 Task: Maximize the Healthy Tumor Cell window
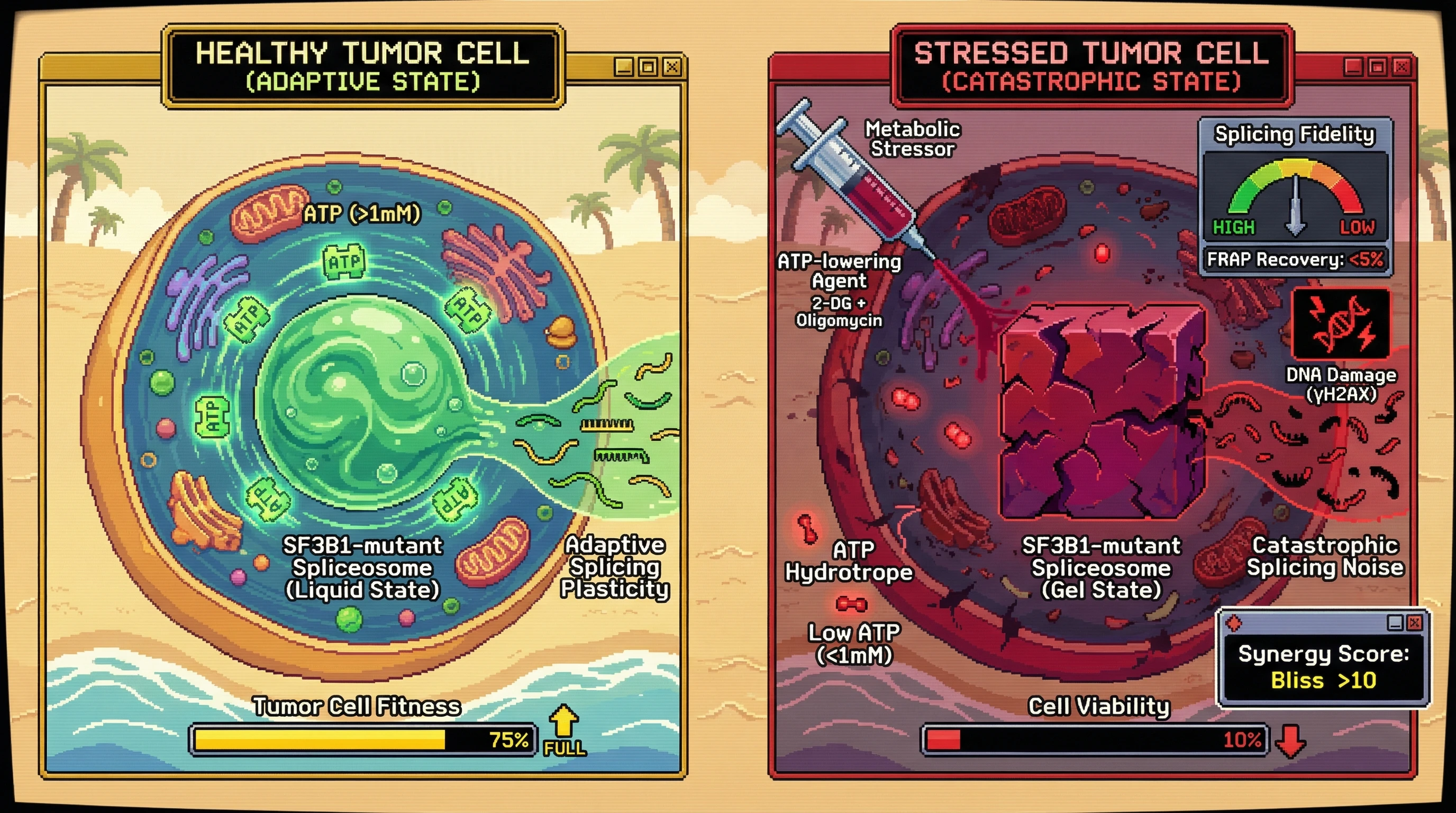[648, 67]
